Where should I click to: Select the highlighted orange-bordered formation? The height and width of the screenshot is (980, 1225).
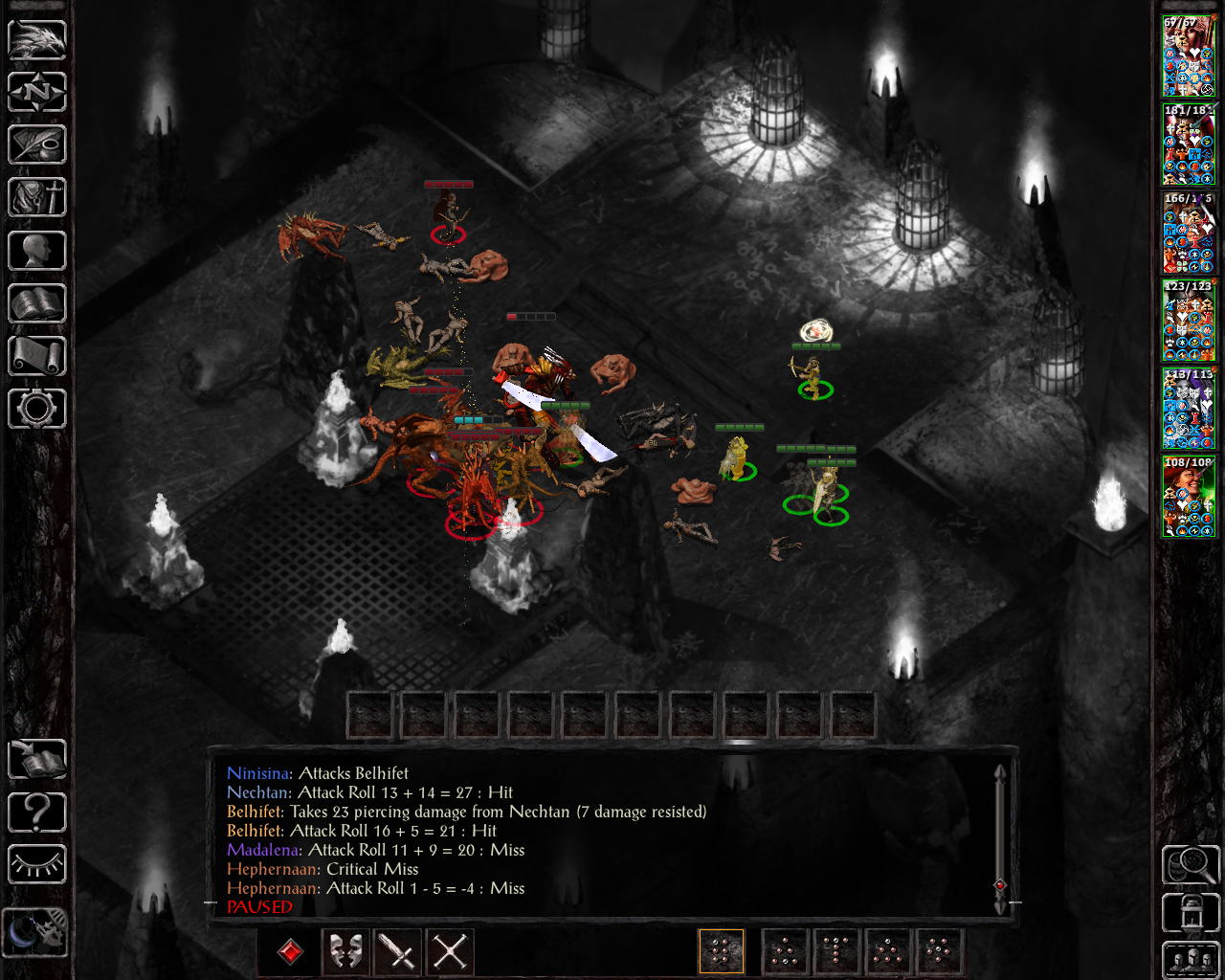[x=722, y=952]
